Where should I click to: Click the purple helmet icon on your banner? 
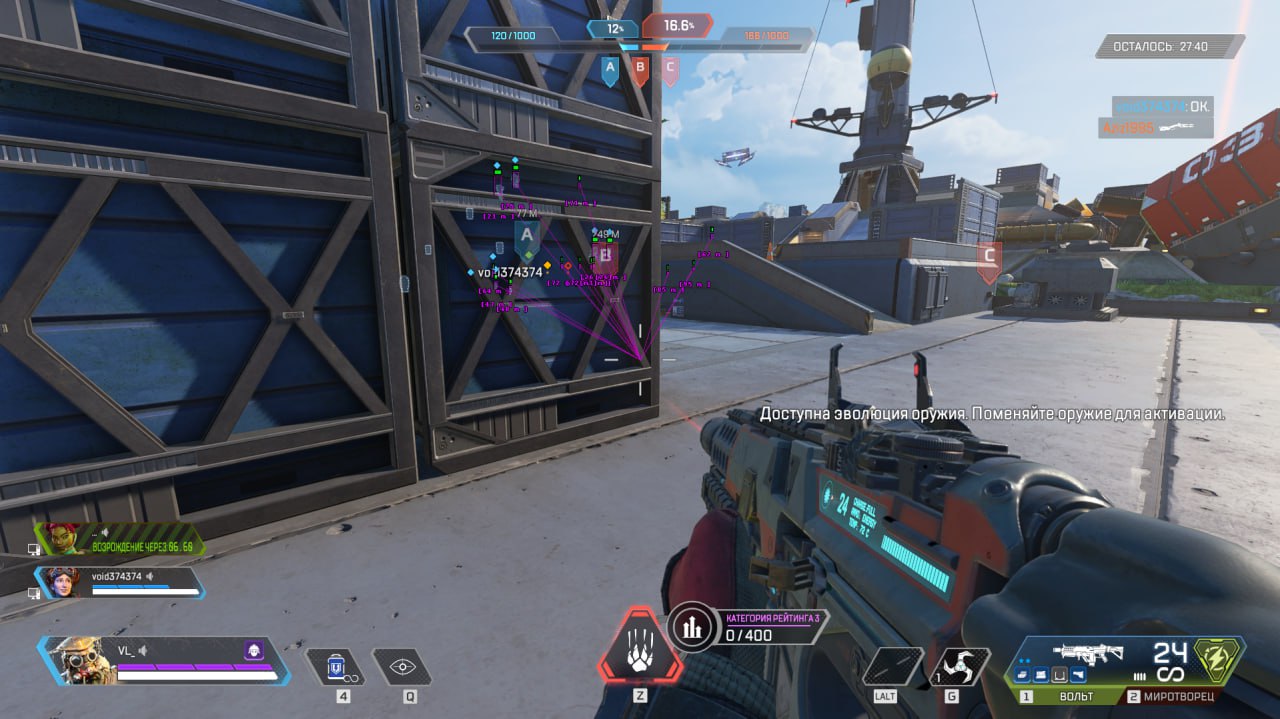254,652
